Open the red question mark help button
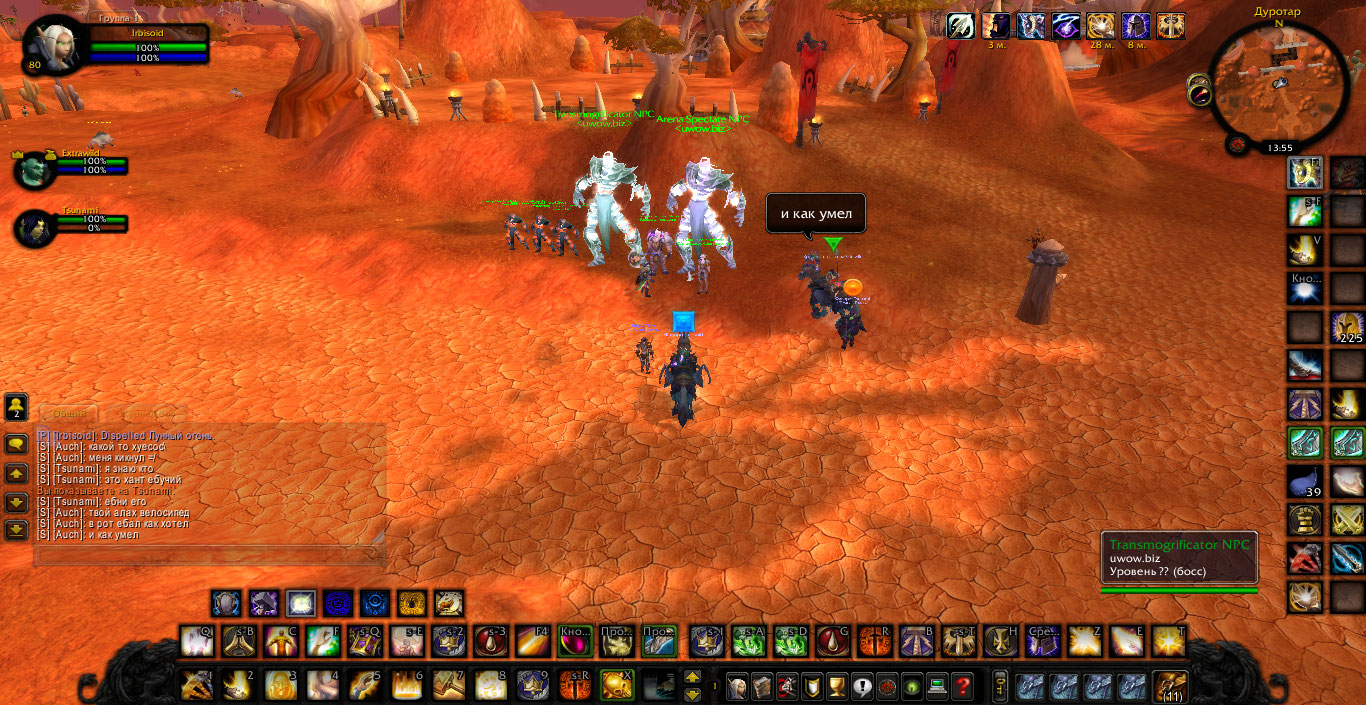The height and width of the screenshot is (705, 1366). pyautogui.click(x=962, y=686)
